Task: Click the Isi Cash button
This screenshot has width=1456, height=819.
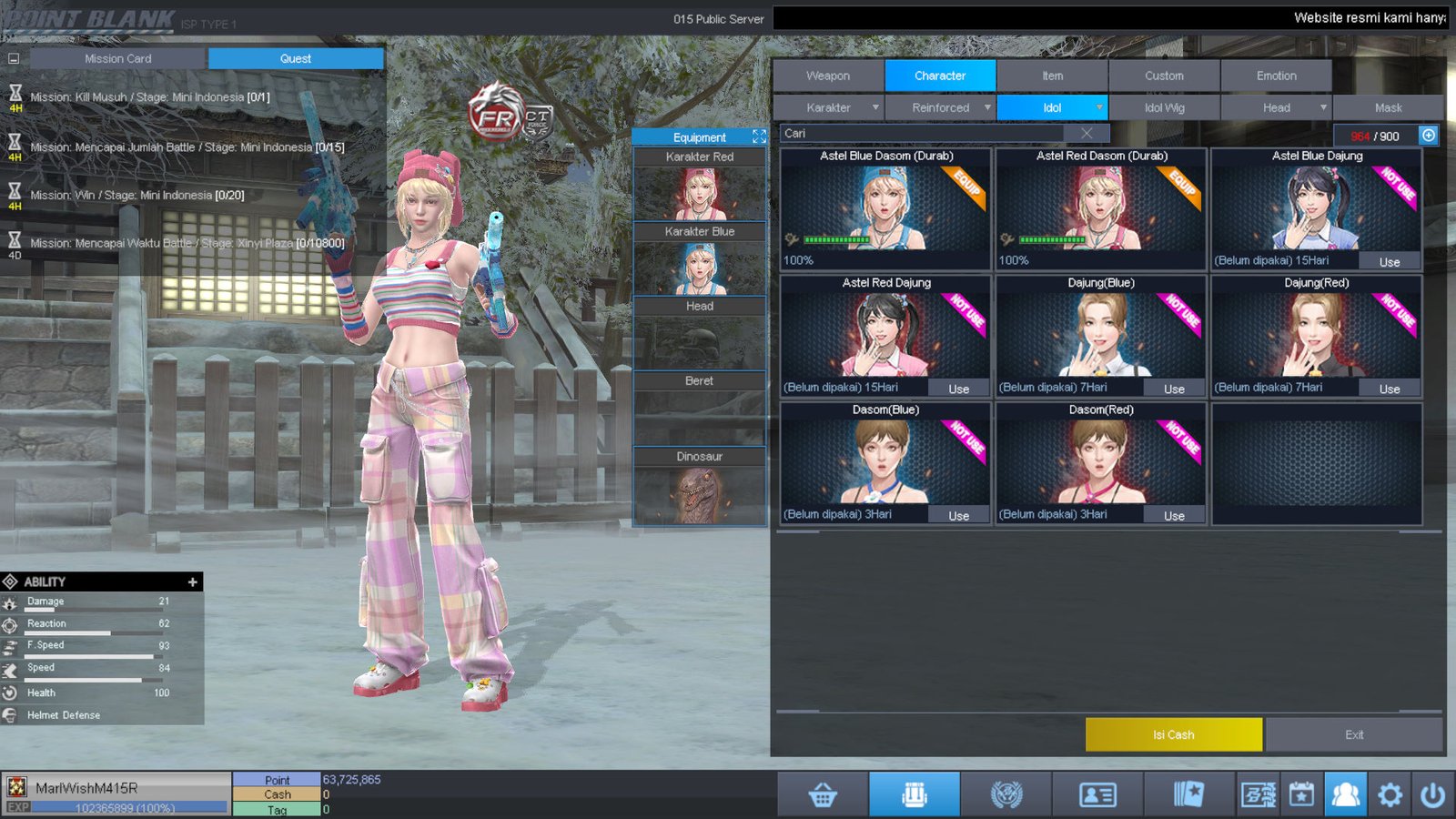Action: point(1173,734)
